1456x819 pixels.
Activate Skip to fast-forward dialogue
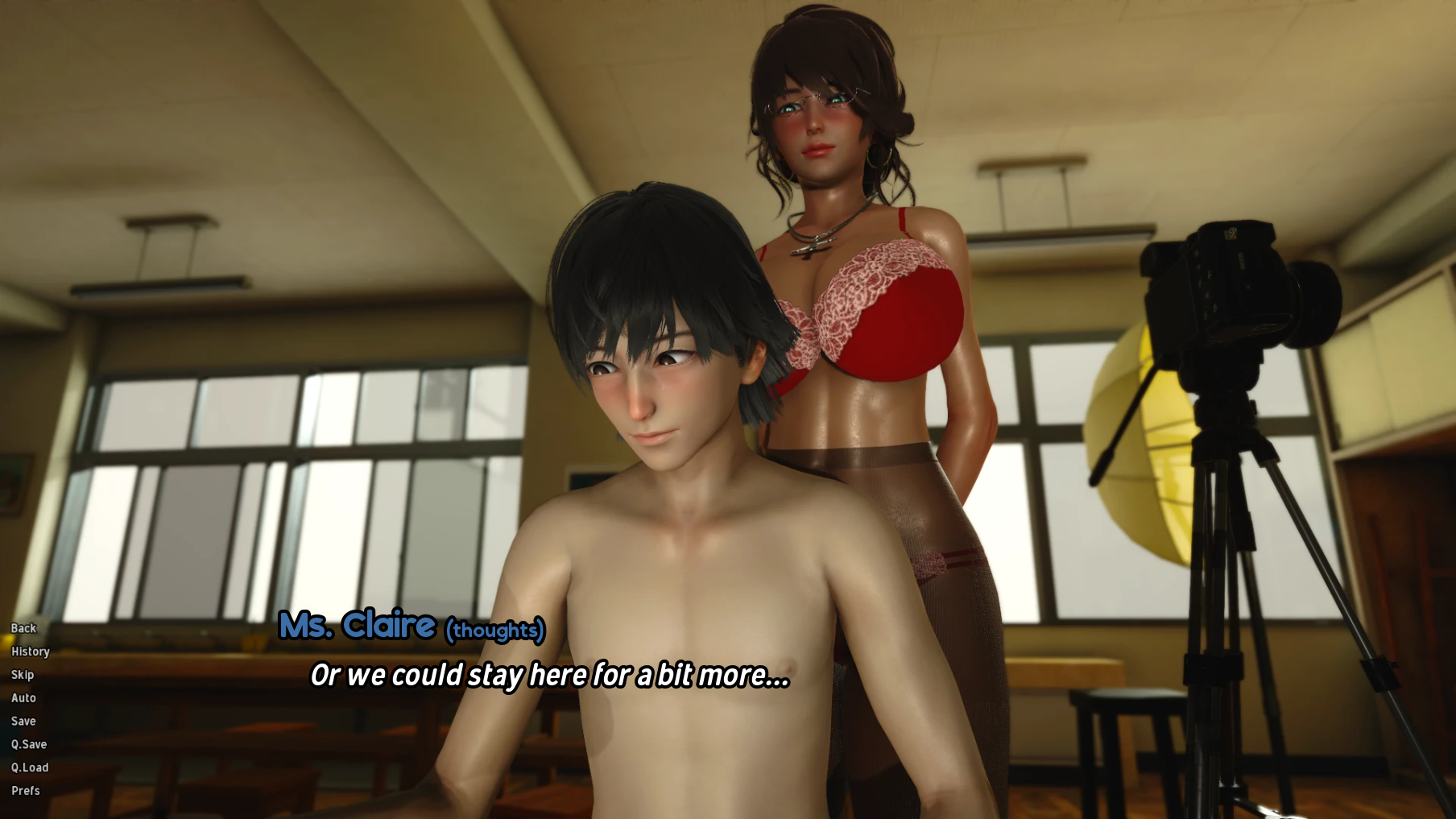pyautogui.click(x=23, y=675)
